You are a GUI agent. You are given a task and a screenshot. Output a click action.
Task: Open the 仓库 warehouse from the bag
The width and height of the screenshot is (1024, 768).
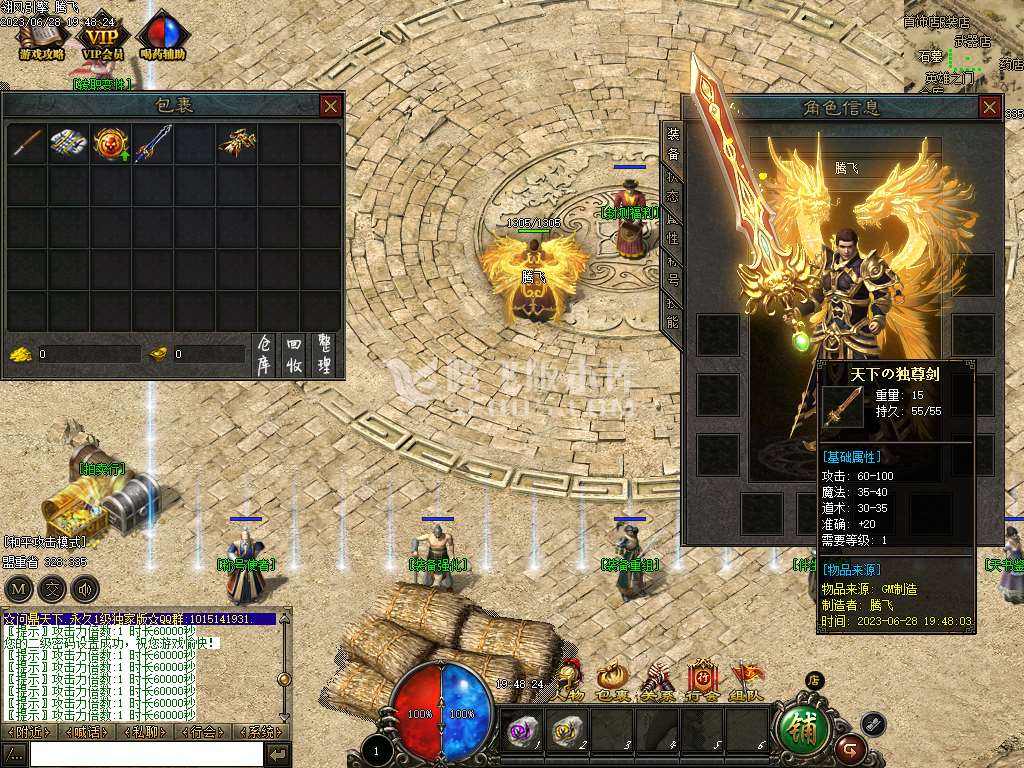(264, 354)
